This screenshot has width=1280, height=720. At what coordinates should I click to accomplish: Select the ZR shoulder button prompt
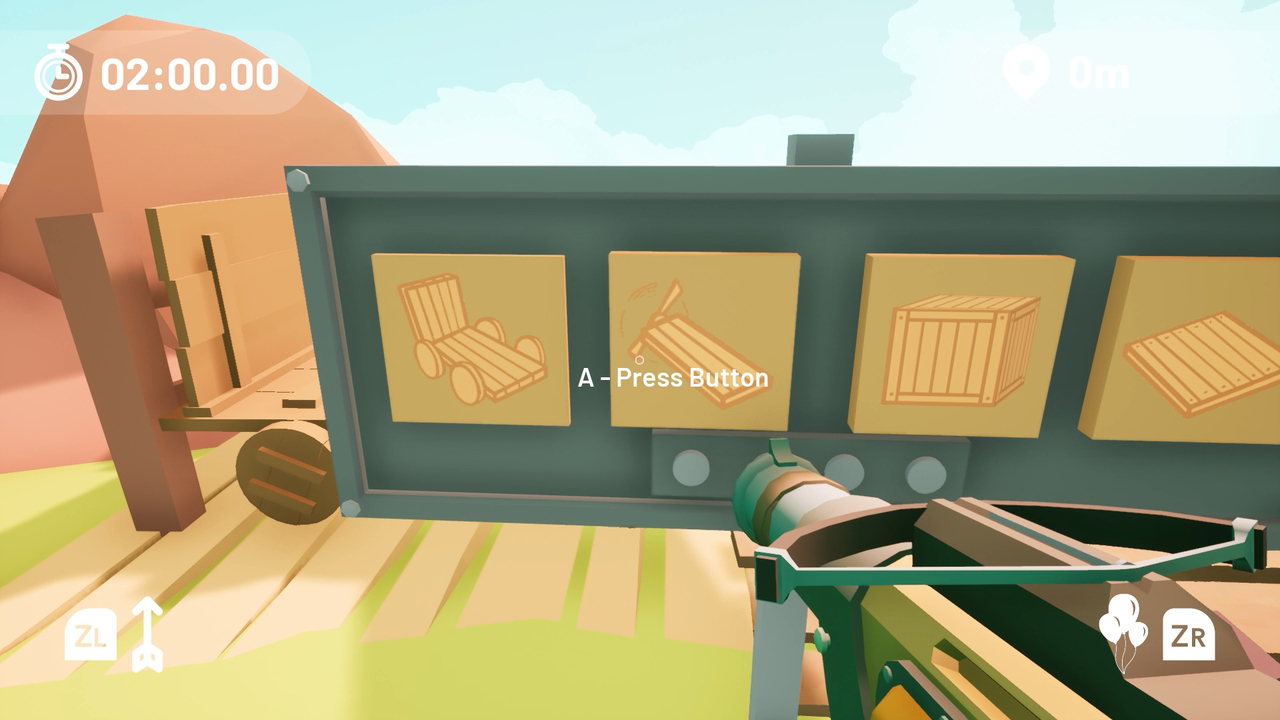point(1188,634)
